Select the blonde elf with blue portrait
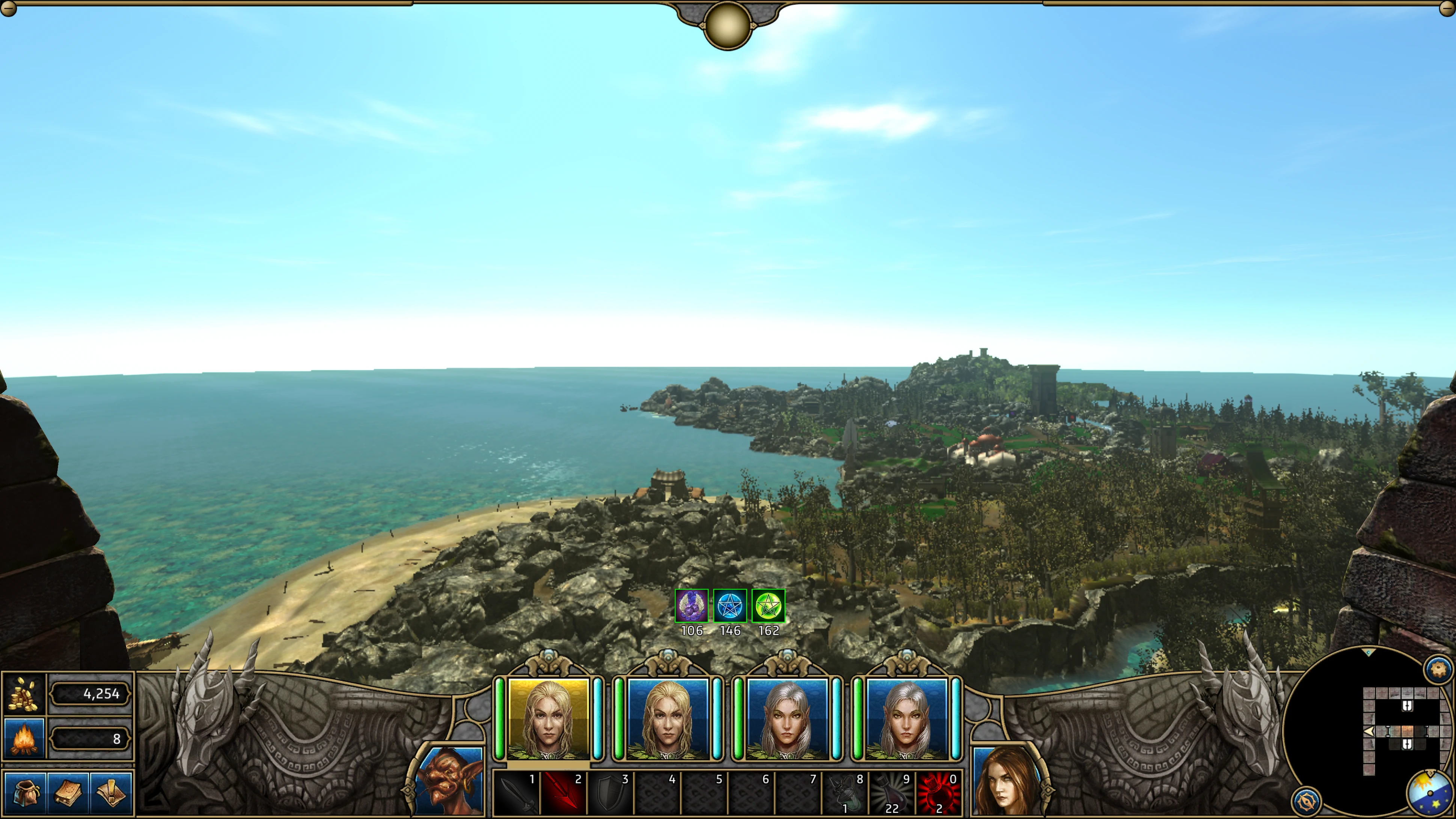This screenshot has width=1456, height=819. [x=667, y=719]
